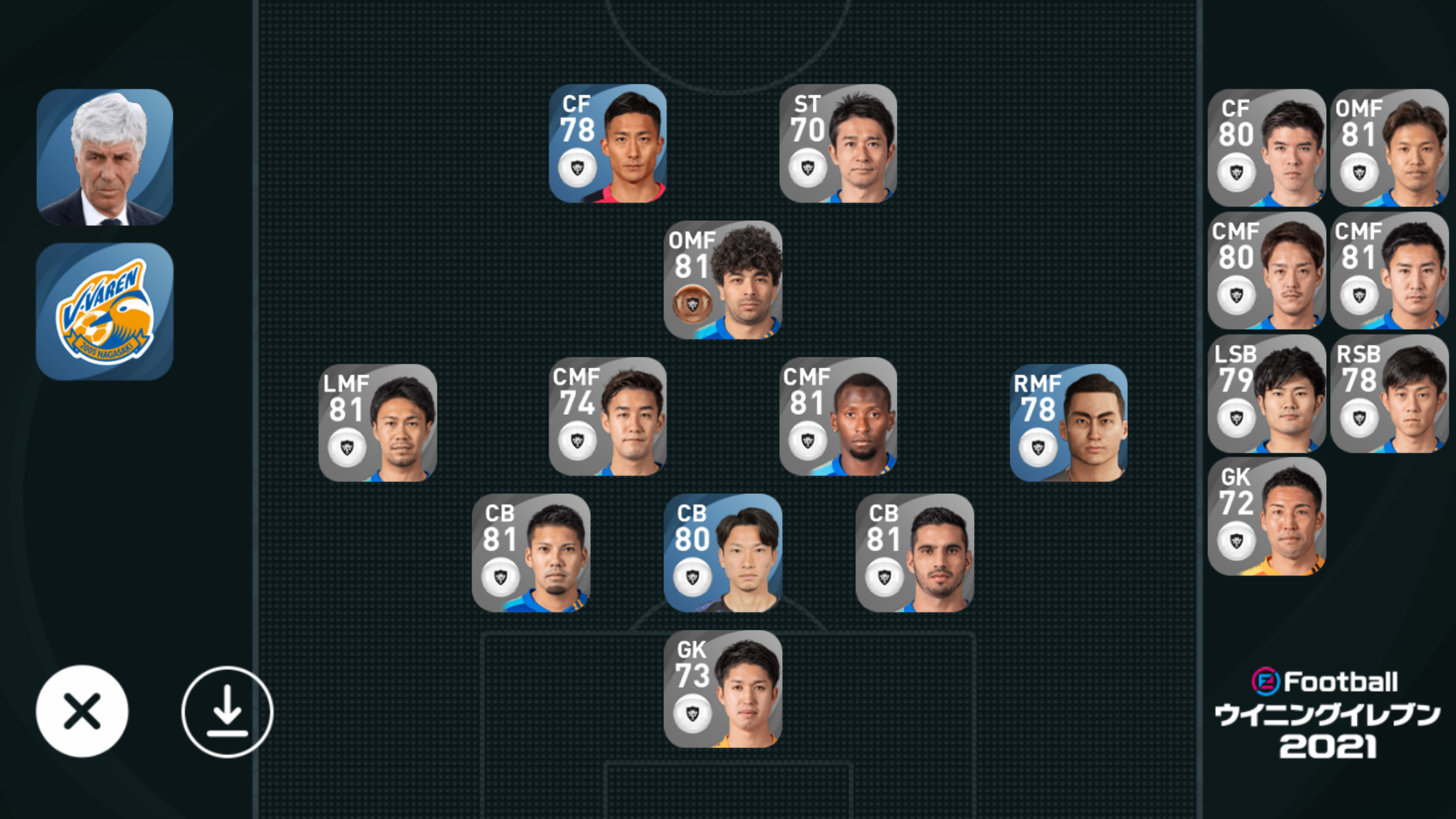This screenshot has height=819, width=1456.
Task: Pick the RMF 78 player card
Action: 1068,423
